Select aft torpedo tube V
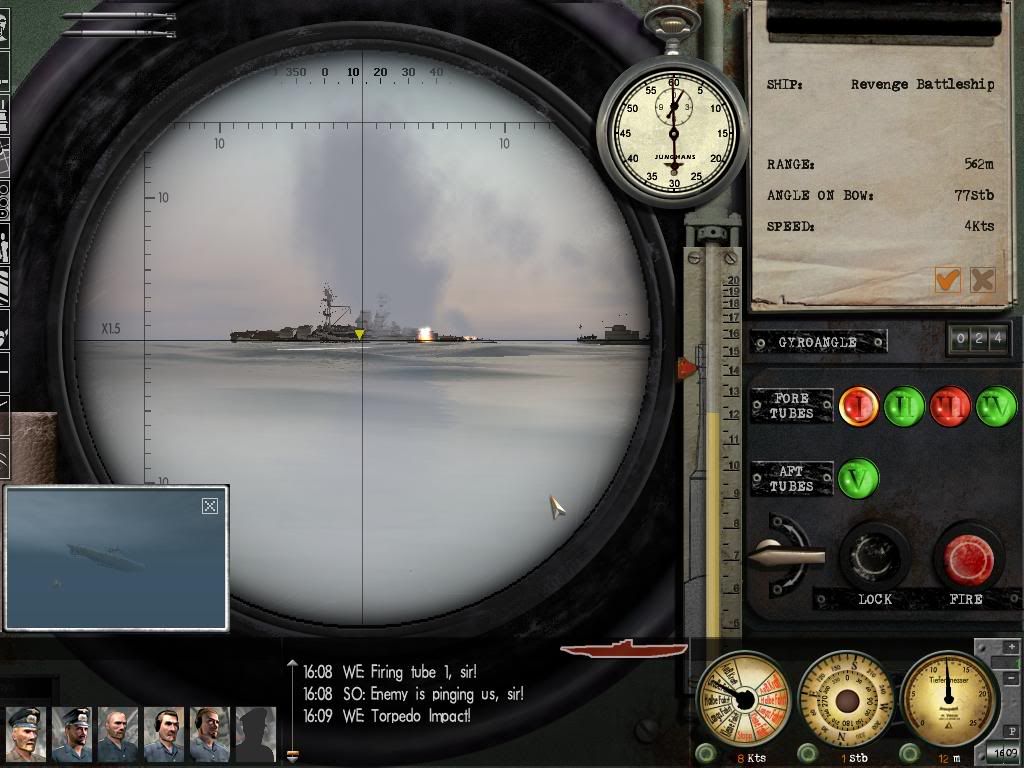 tap(858, 479)
